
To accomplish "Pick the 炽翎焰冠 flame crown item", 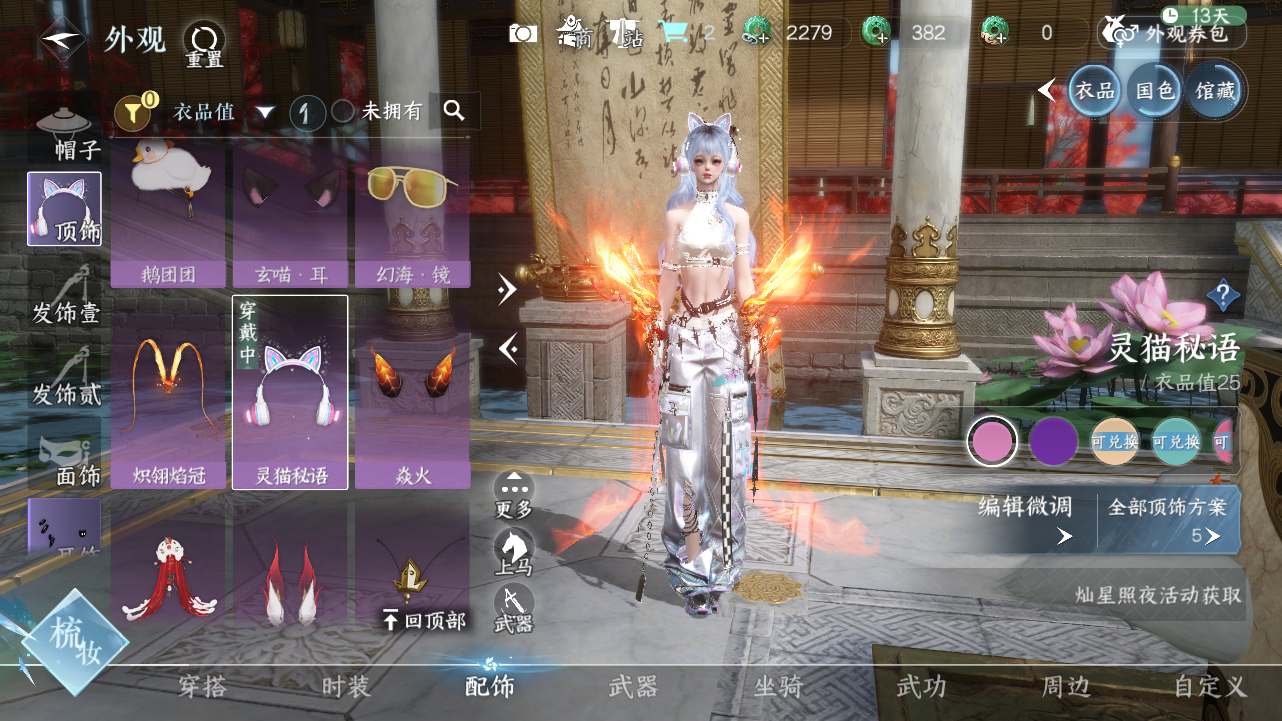I will tap(168, 392).
